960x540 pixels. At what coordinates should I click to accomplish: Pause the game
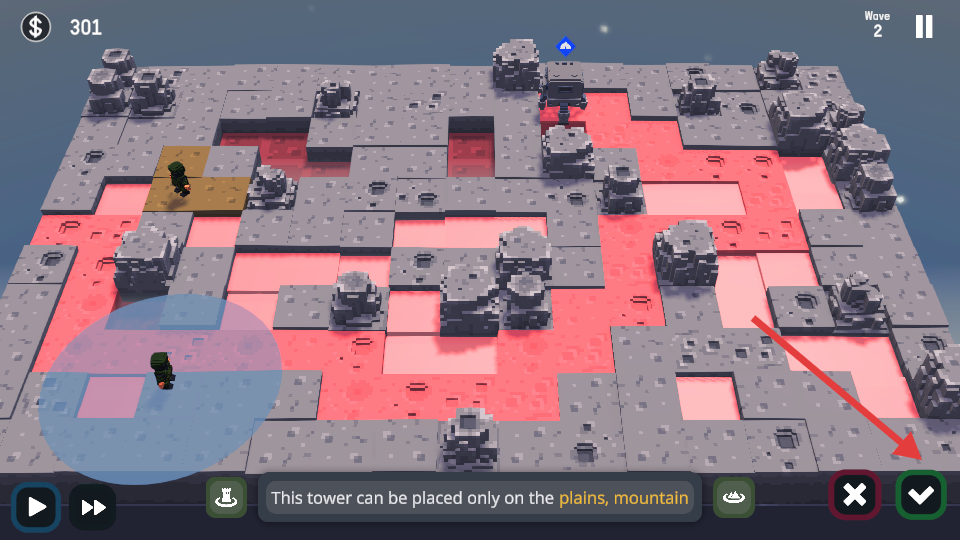pyautogui.click(x=924, y=27)
